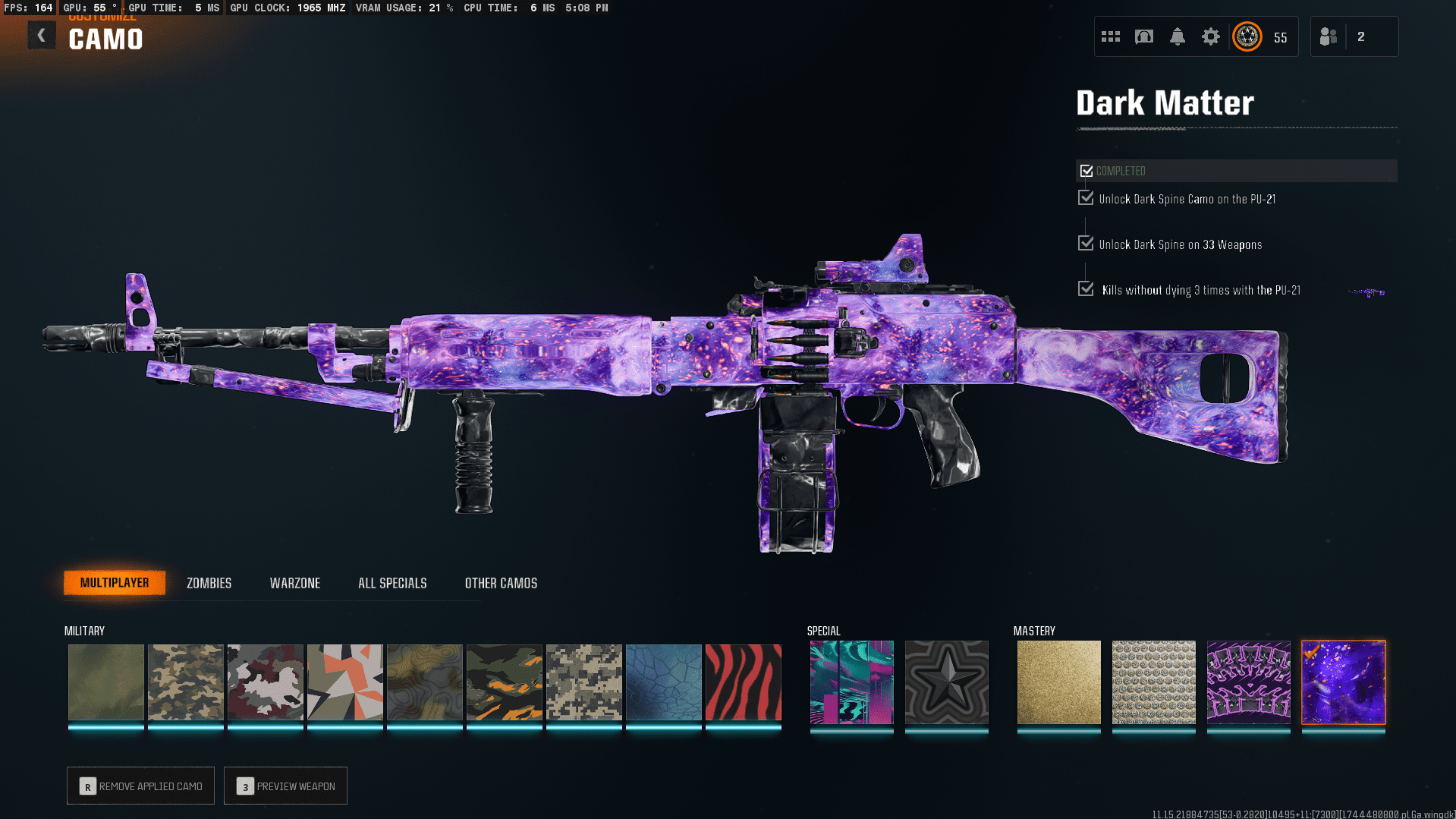Choose the orange geometric splinter camo
This screenshot has height=819, width=1456.
[x=344, y=682]
